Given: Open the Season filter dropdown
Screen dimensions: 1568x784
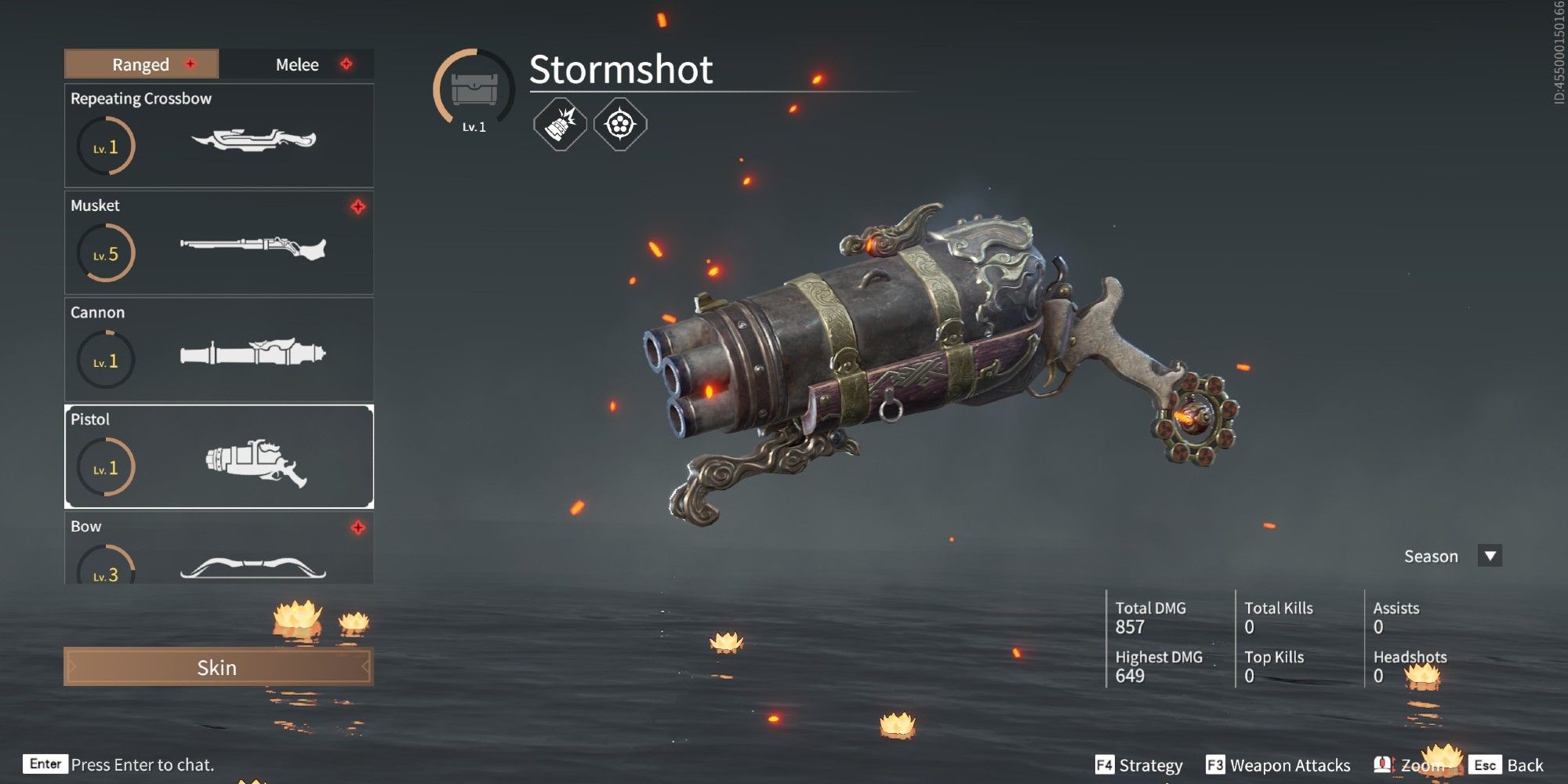Looking at the screenshot, I should pyautogui.click(x=1489, y=556).
